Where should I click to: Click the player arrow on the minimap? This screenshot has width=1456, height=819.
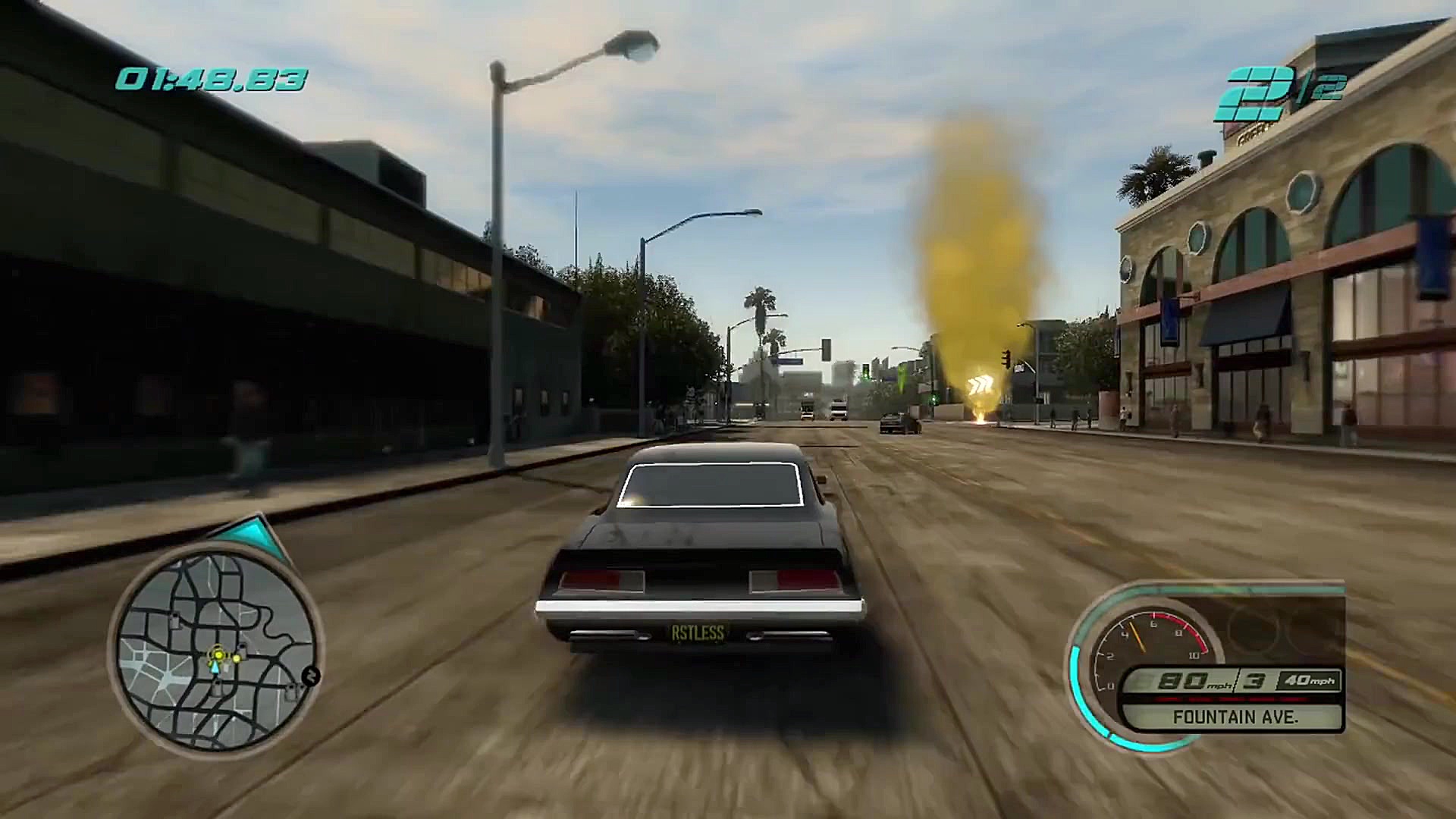(215, 667)
